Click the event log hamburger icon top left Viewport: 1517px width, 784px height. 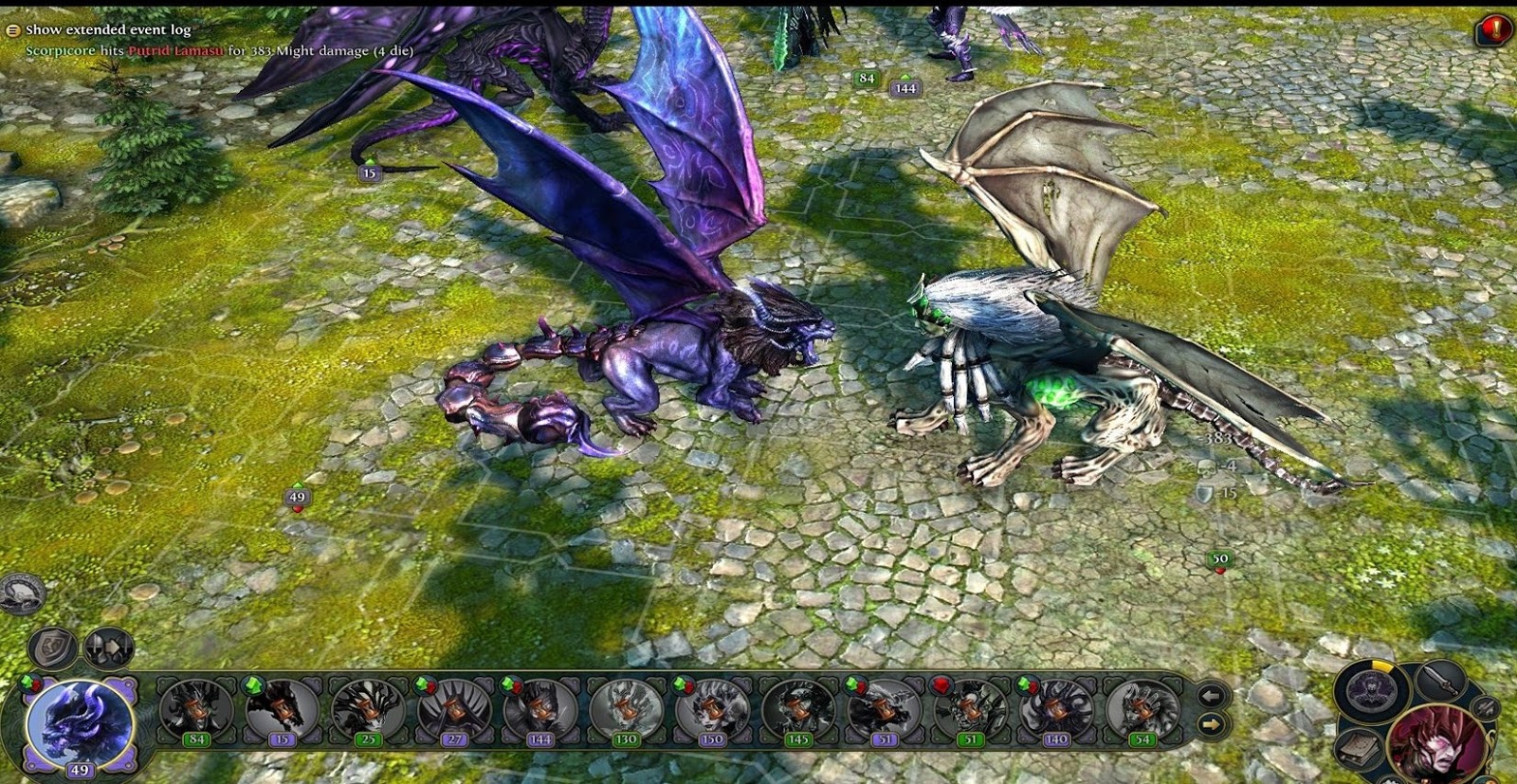pos(11,29)
